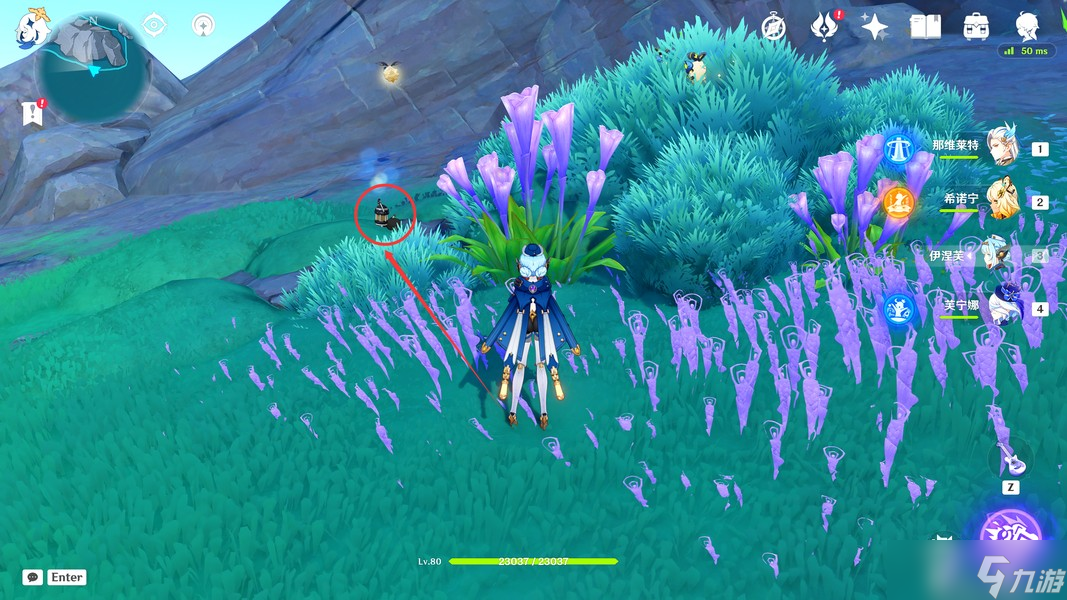Open the Wish star icon
The width and height of the screenshot is (1067, 600).
click(875, 27)
